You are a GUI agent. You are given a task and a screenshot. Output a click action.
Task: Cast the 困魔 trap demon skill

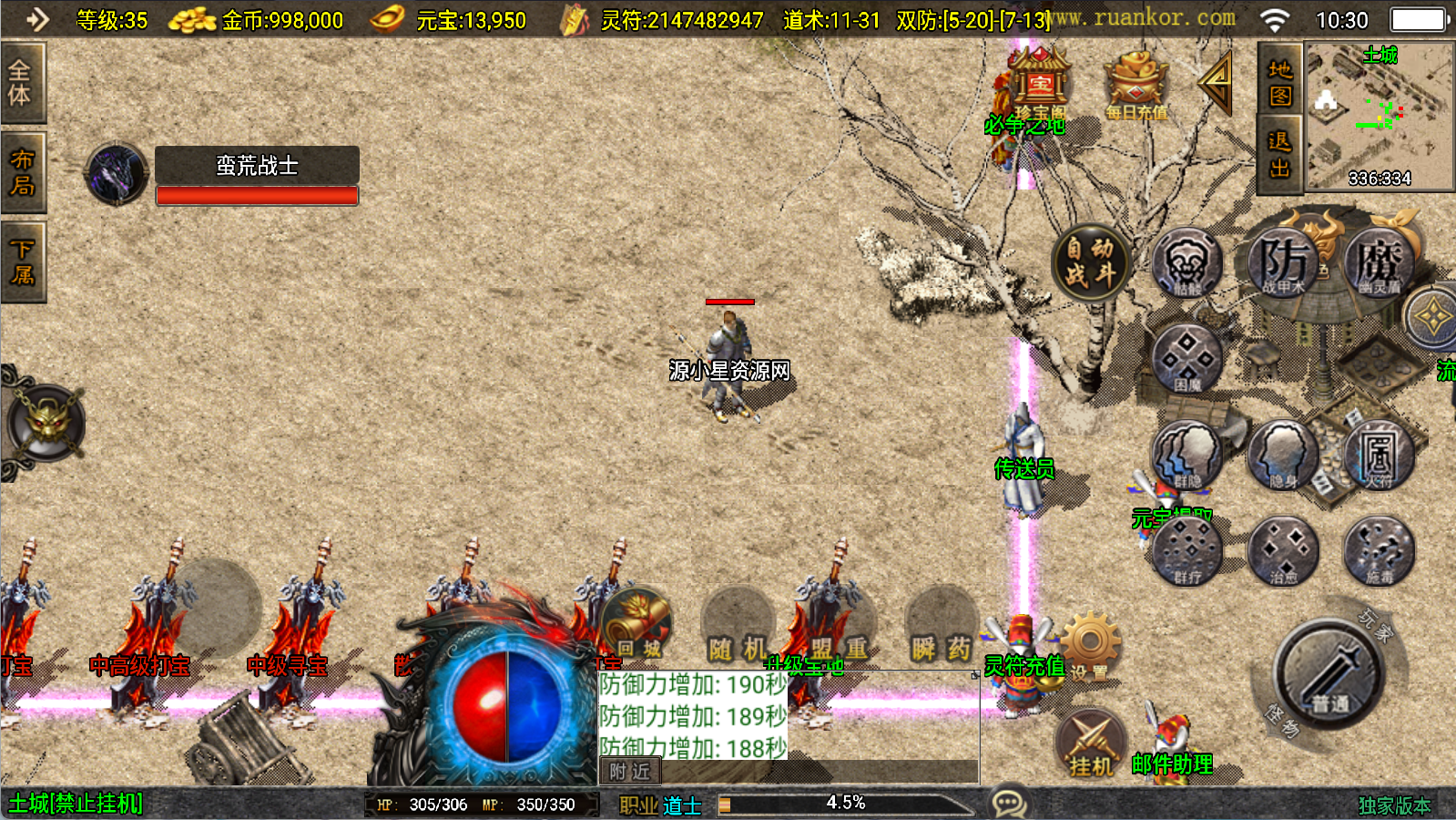coord(1186,359)
